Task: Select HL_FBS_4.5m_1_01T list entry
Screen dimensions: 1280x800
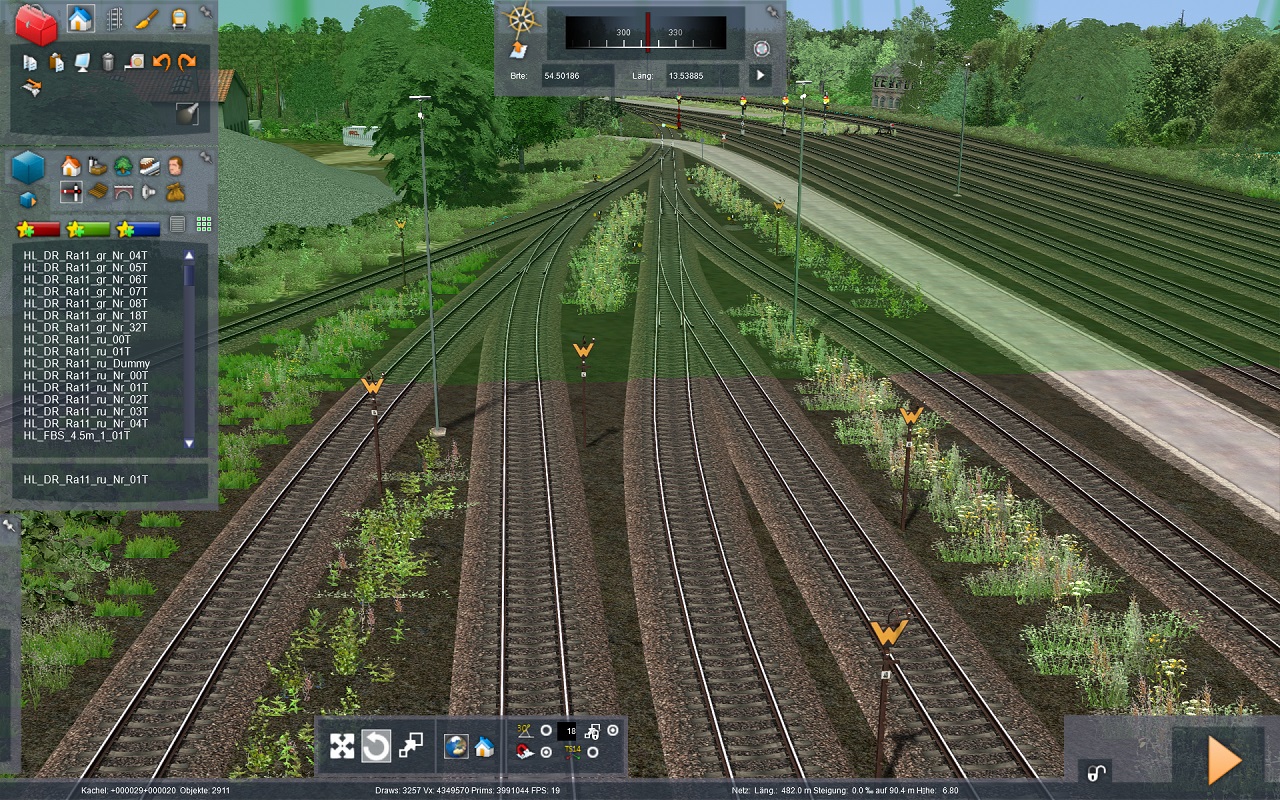Action: click(x=77, y=435)
